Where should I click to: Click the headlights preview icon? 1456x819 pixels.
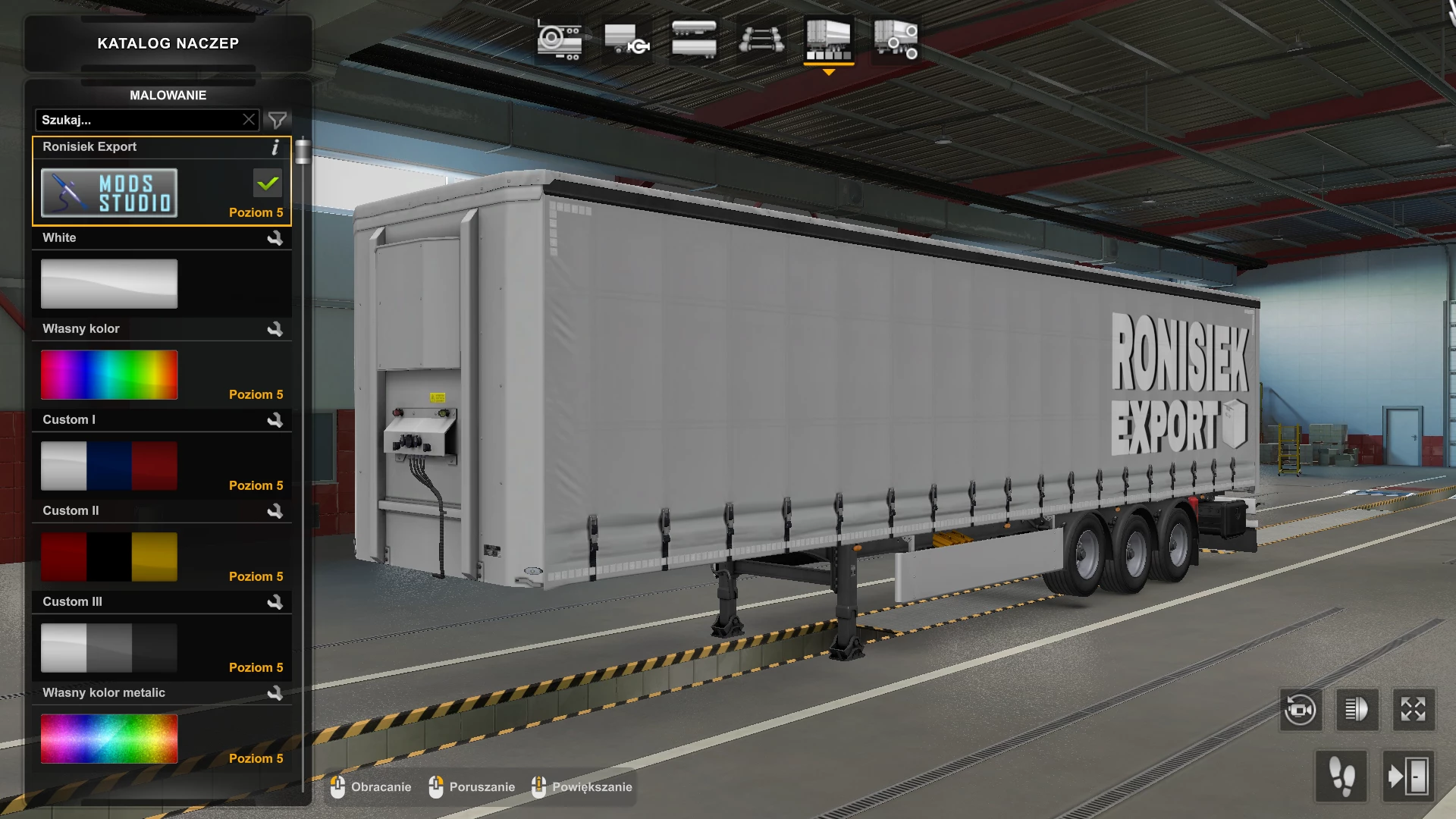coord(1357,710)
